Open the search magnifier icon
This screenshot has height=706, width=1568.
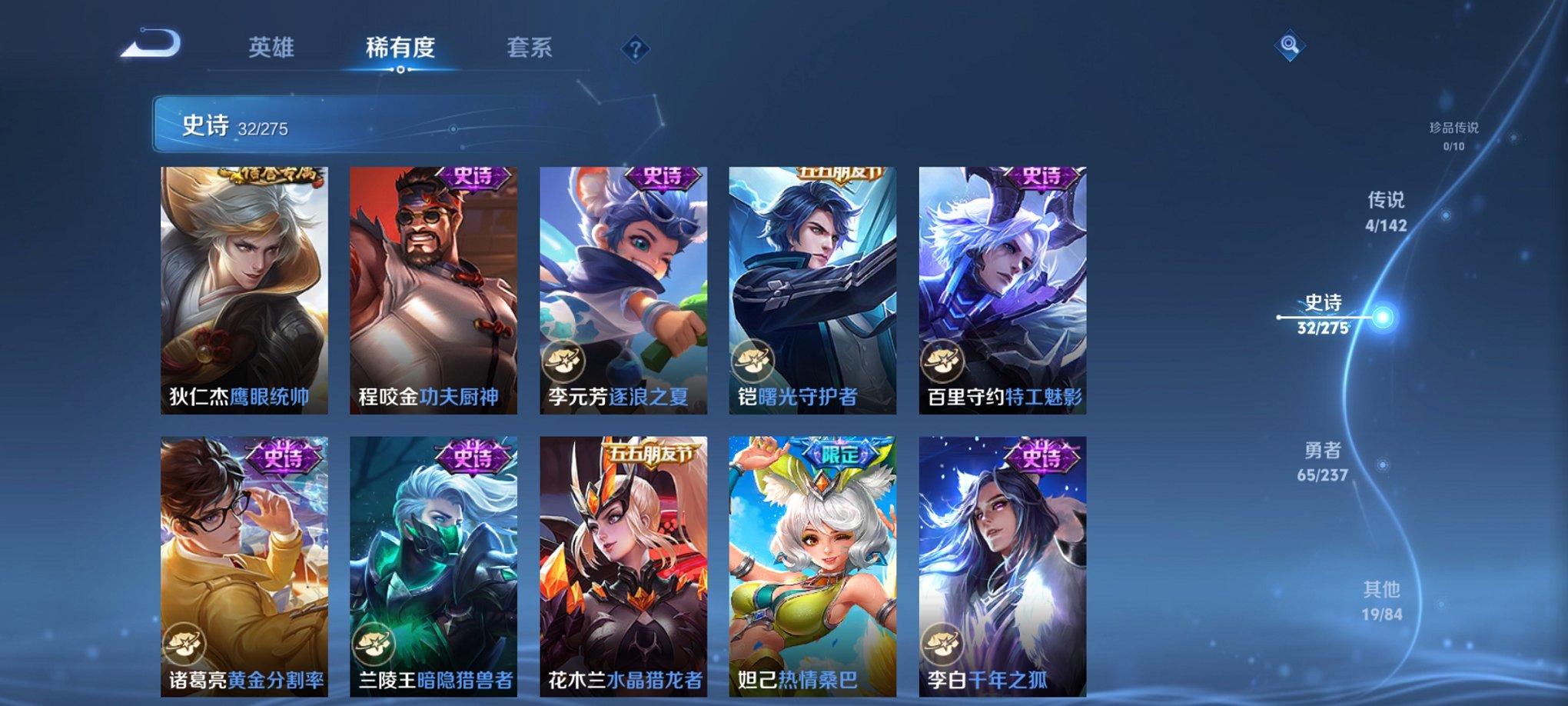(x=1291, y=45)
